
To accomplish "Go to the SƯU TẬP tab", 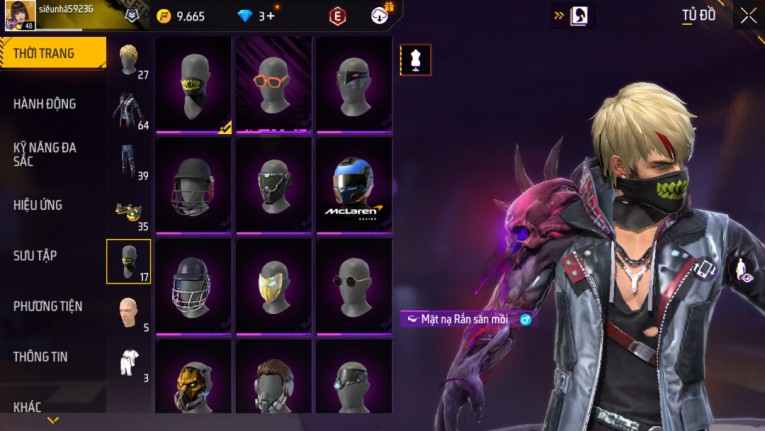I will tap(35, 256).
